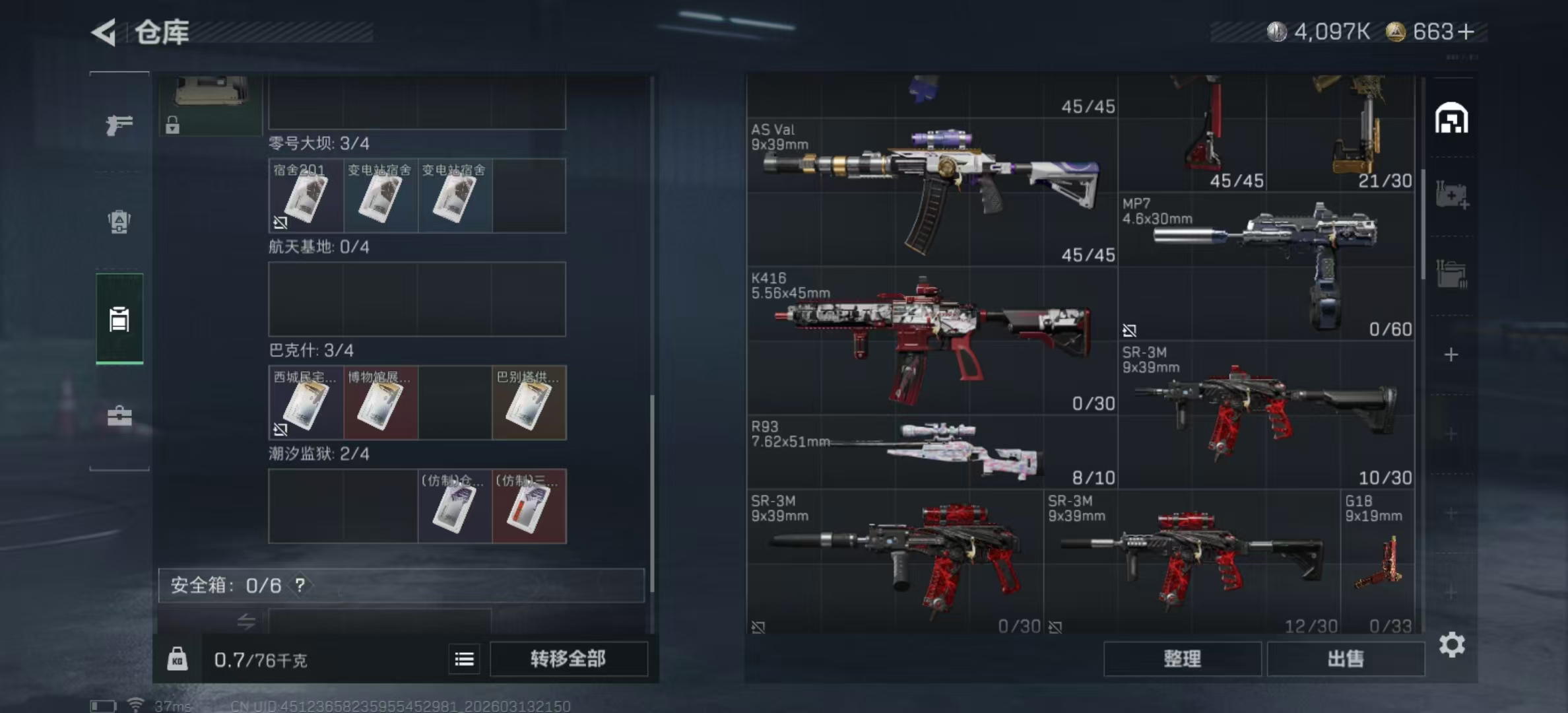Toggle the list view icon

click(x=464, y=659)
